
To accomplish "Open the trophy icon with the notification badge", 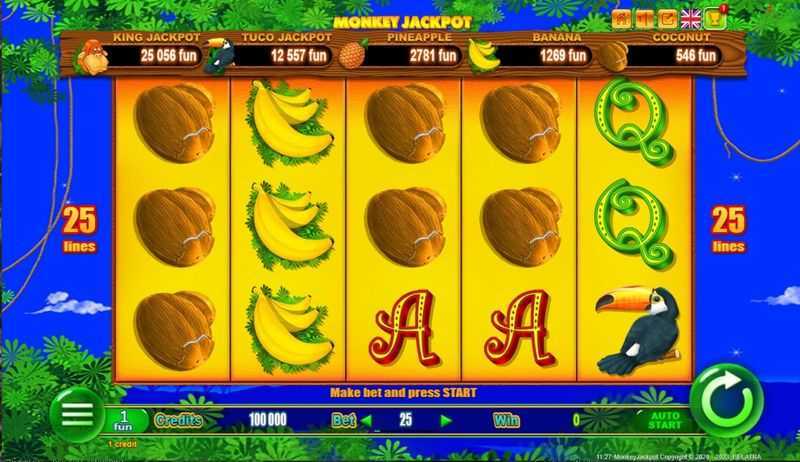I will (714, 18).
